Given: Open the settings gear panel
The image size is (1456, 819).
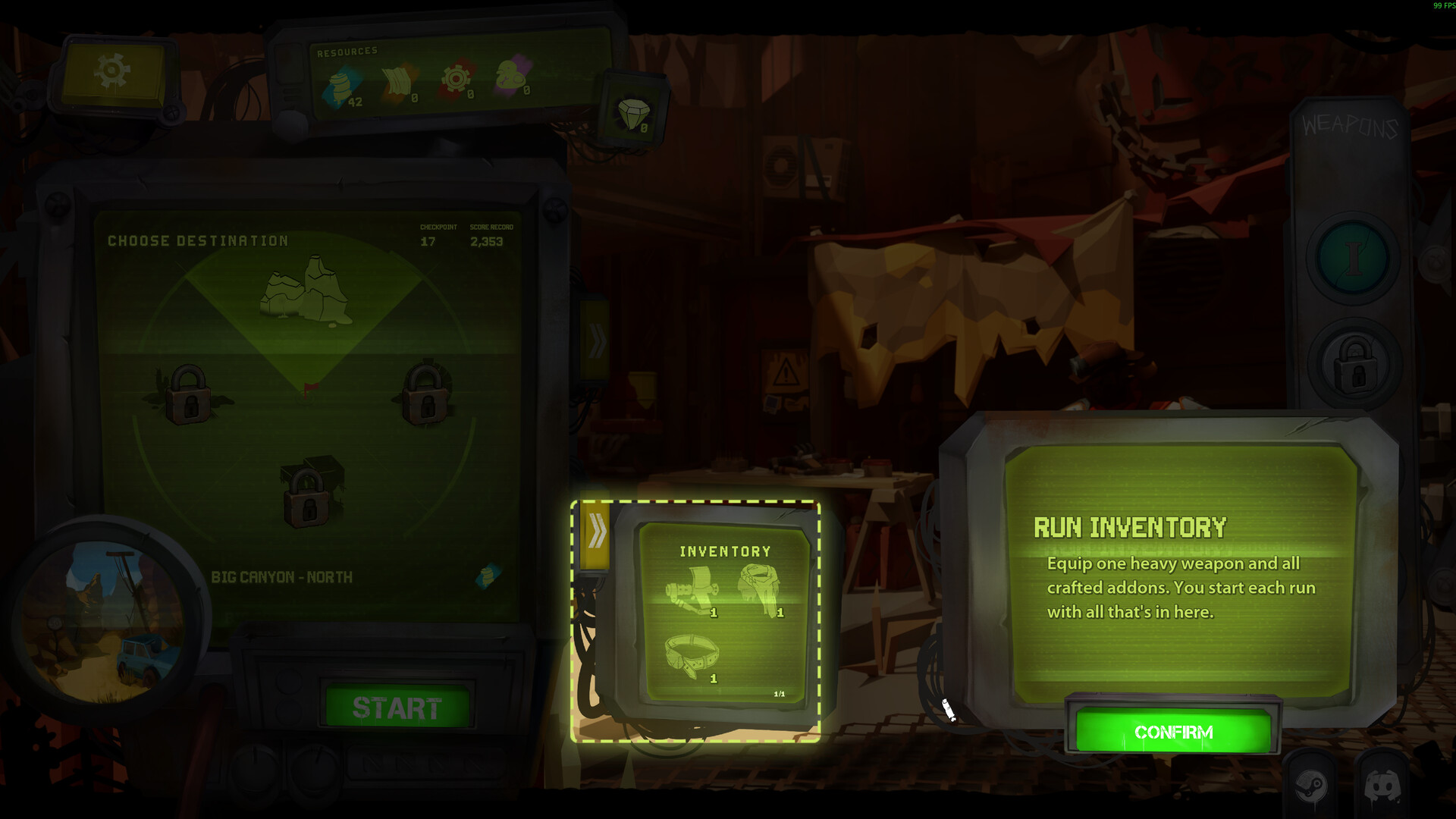Looking at the screenshot, I should pyautogui.click(x=110, y=70).
